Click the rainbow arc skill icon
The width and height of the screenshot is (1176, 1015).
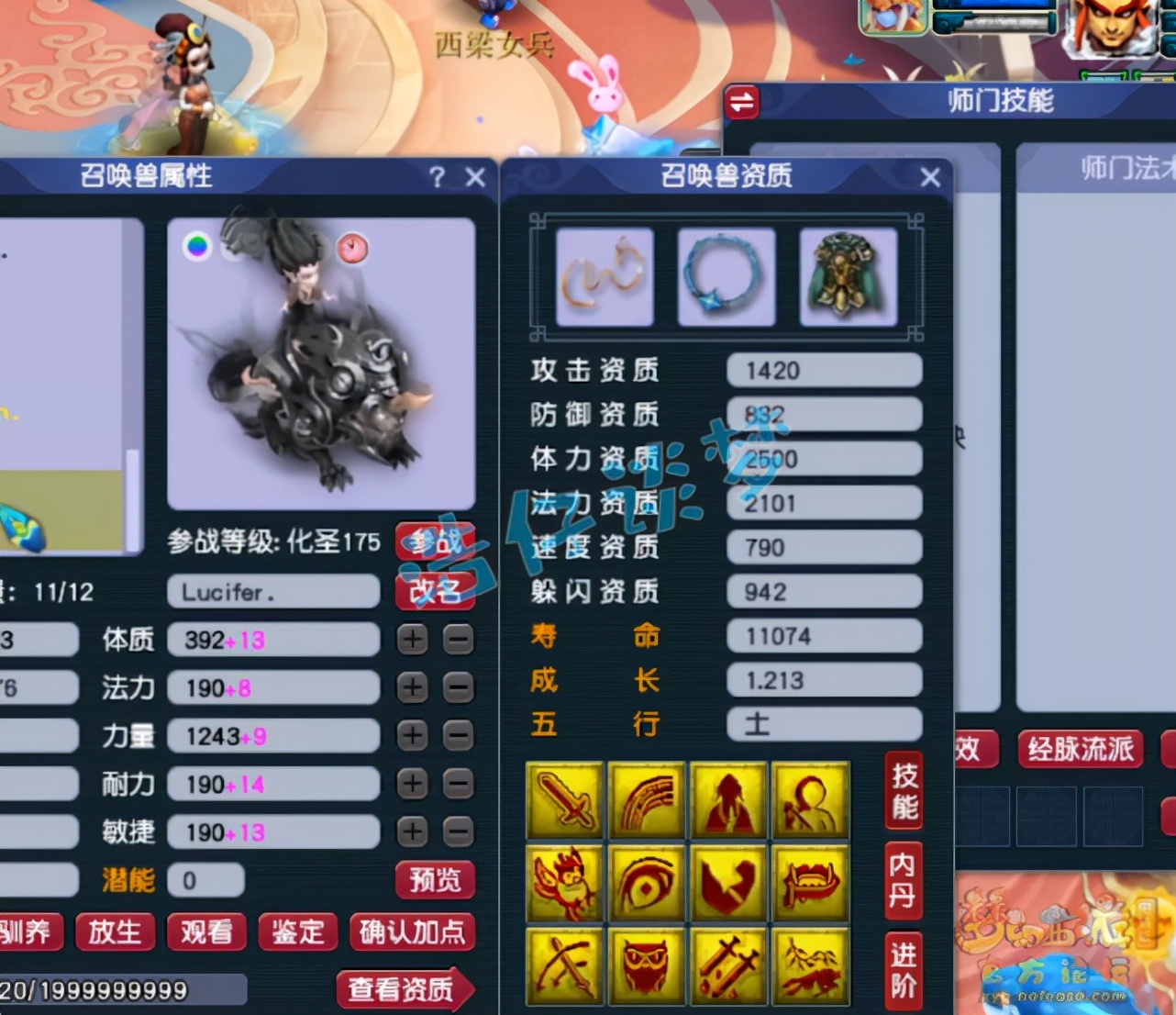click(x=646, y=798)
